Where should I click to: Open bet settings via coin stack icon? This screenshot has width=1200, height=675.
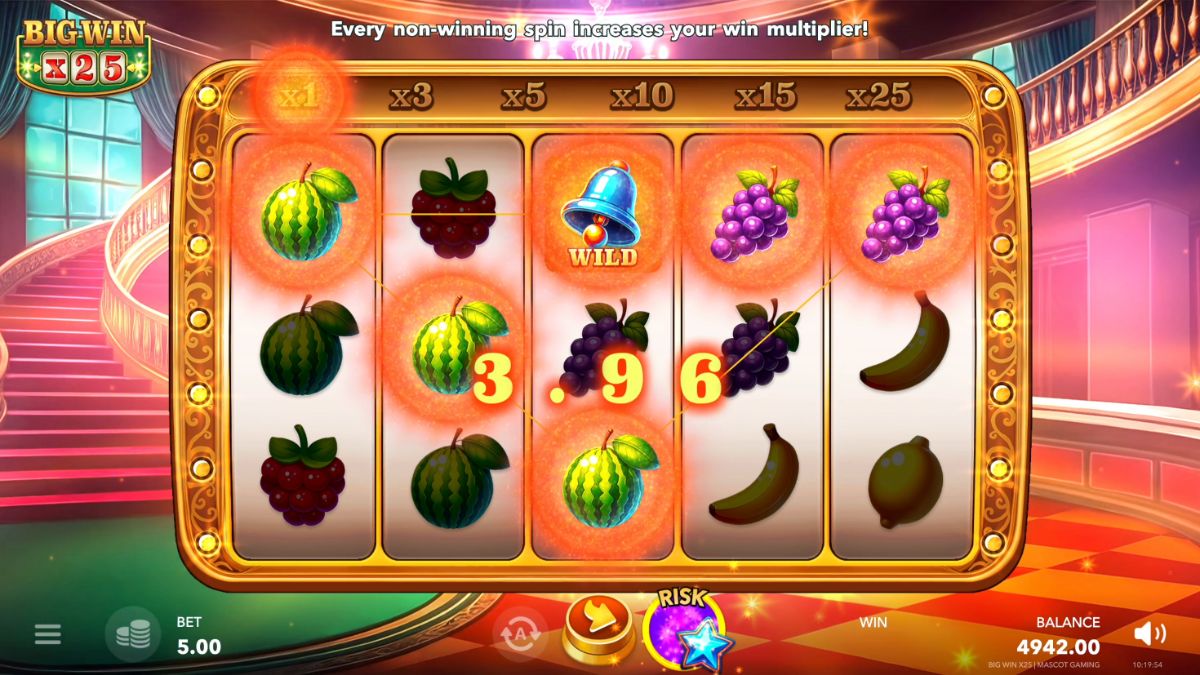[133, 634]
